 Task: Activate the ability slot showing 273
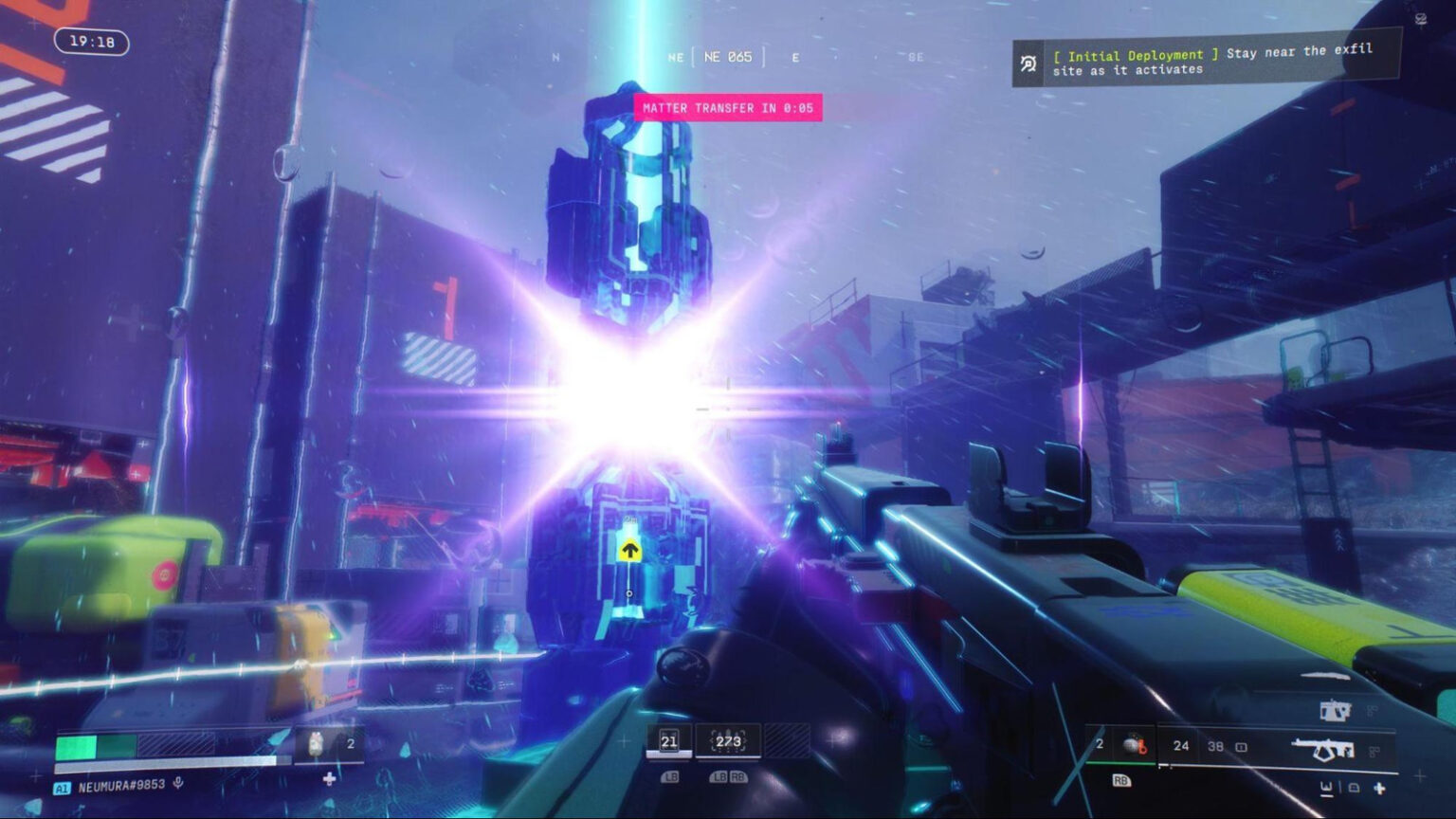[728, 741]
